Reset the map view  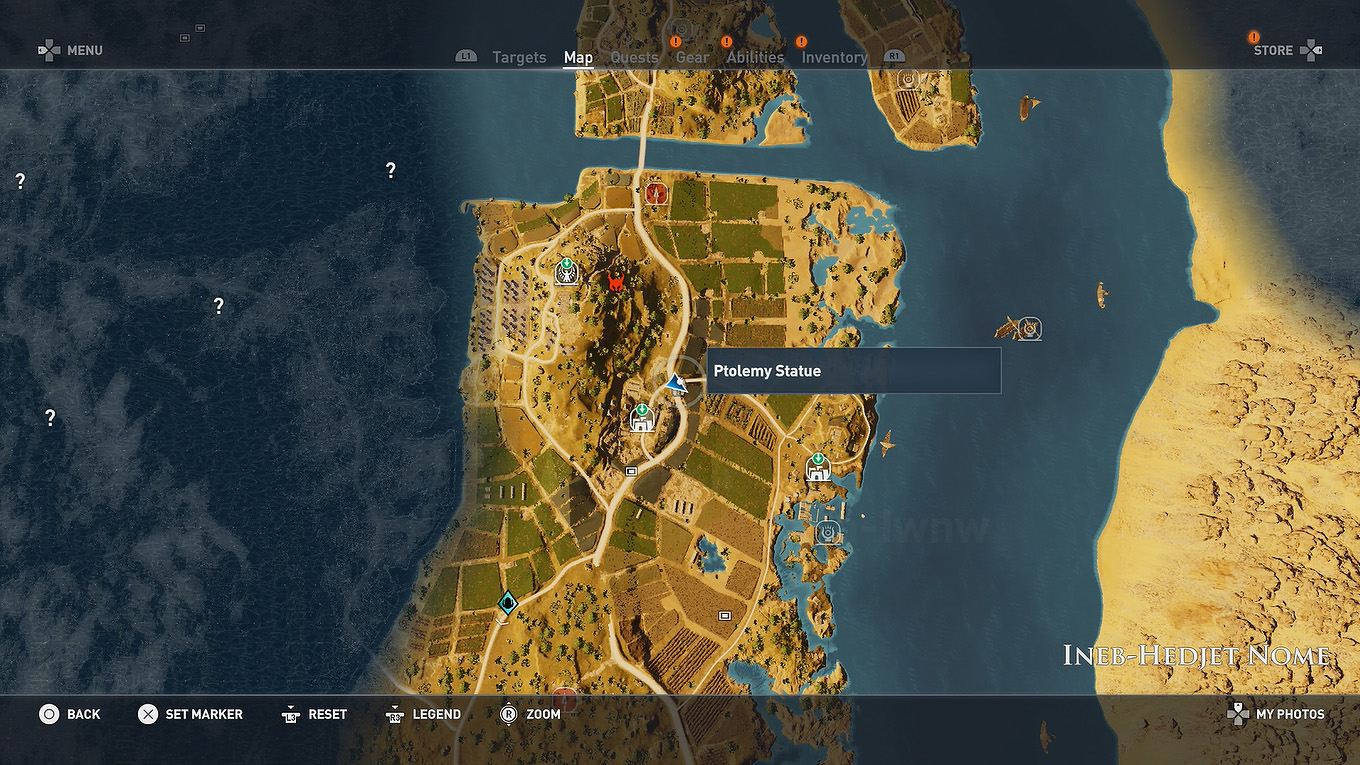pyautogui.click(x=314, y=714)
